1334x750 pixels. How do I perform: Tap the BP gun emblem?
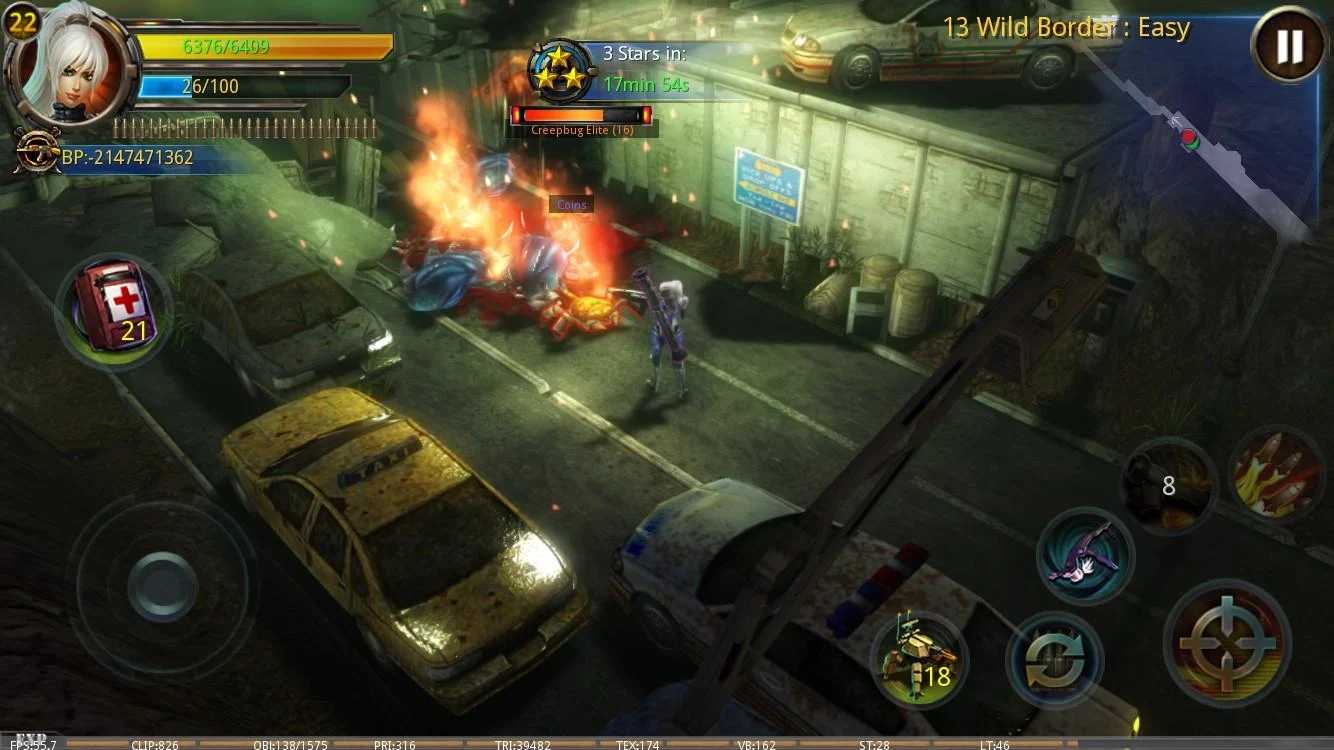click(35, 150)
